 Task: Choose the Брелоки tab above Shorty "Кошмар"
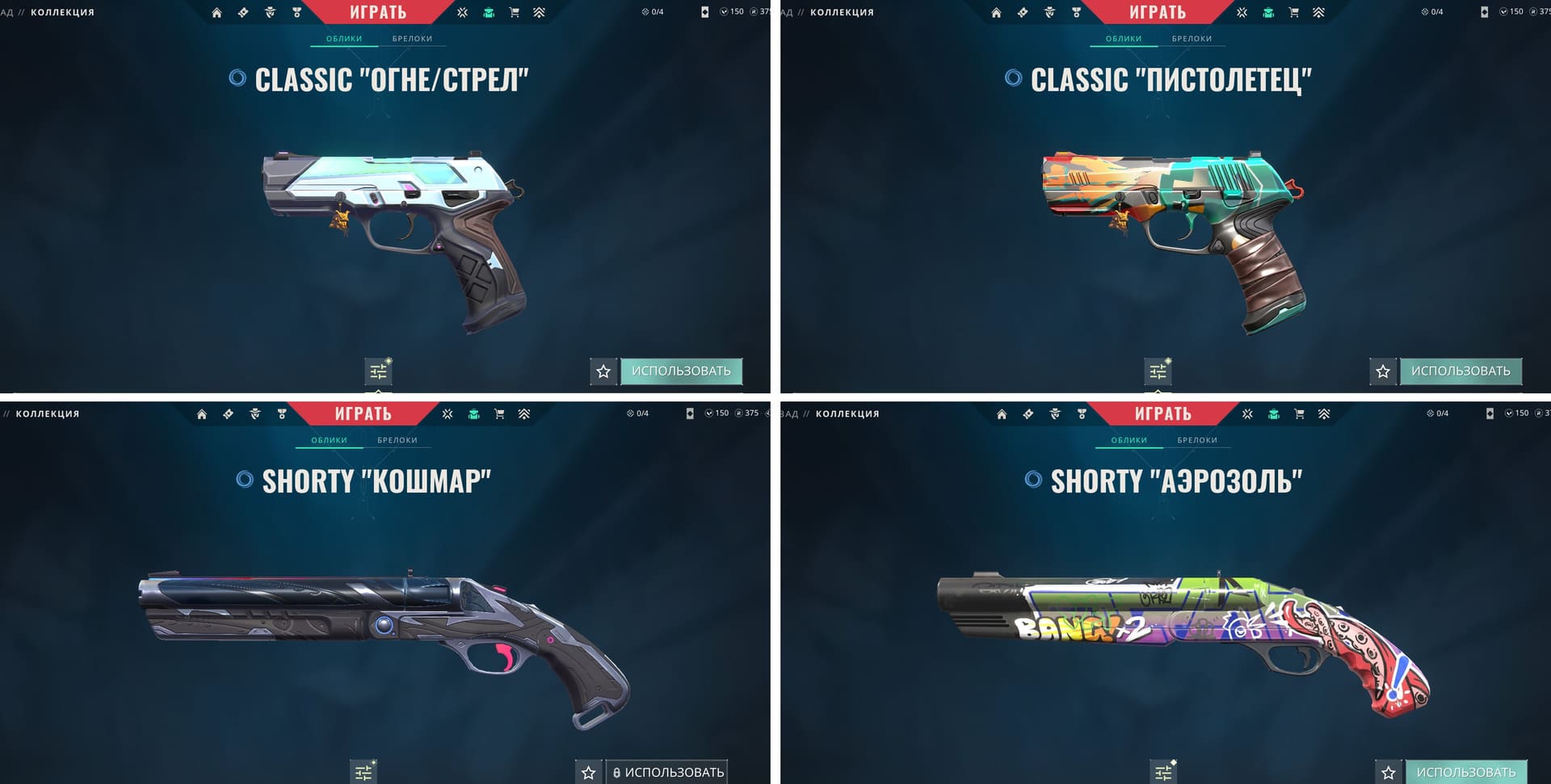click(397, 440)
